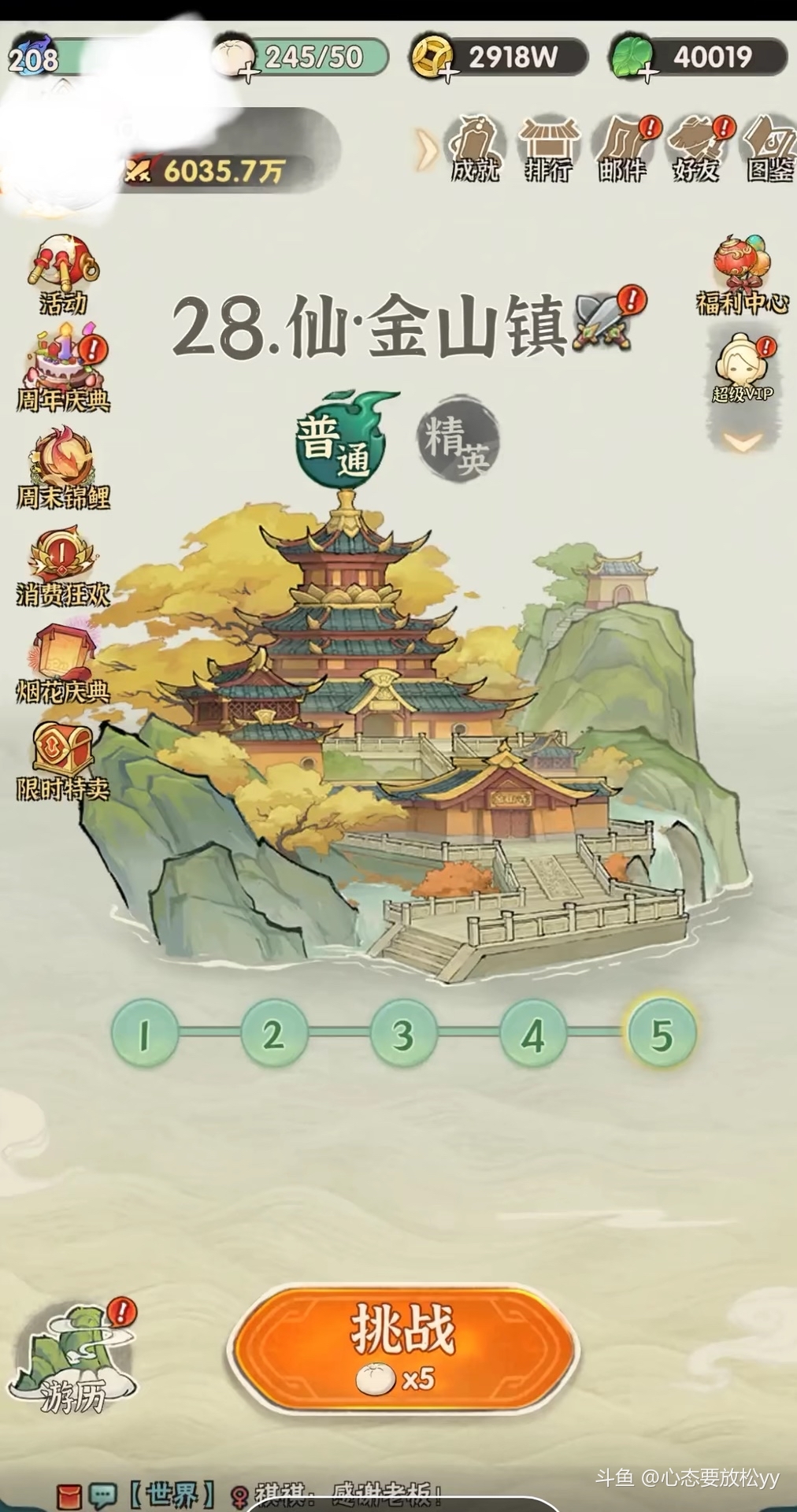Open the 限时特卖 limited sale chest
The image size is (797, 1512).
coord(63,760)
